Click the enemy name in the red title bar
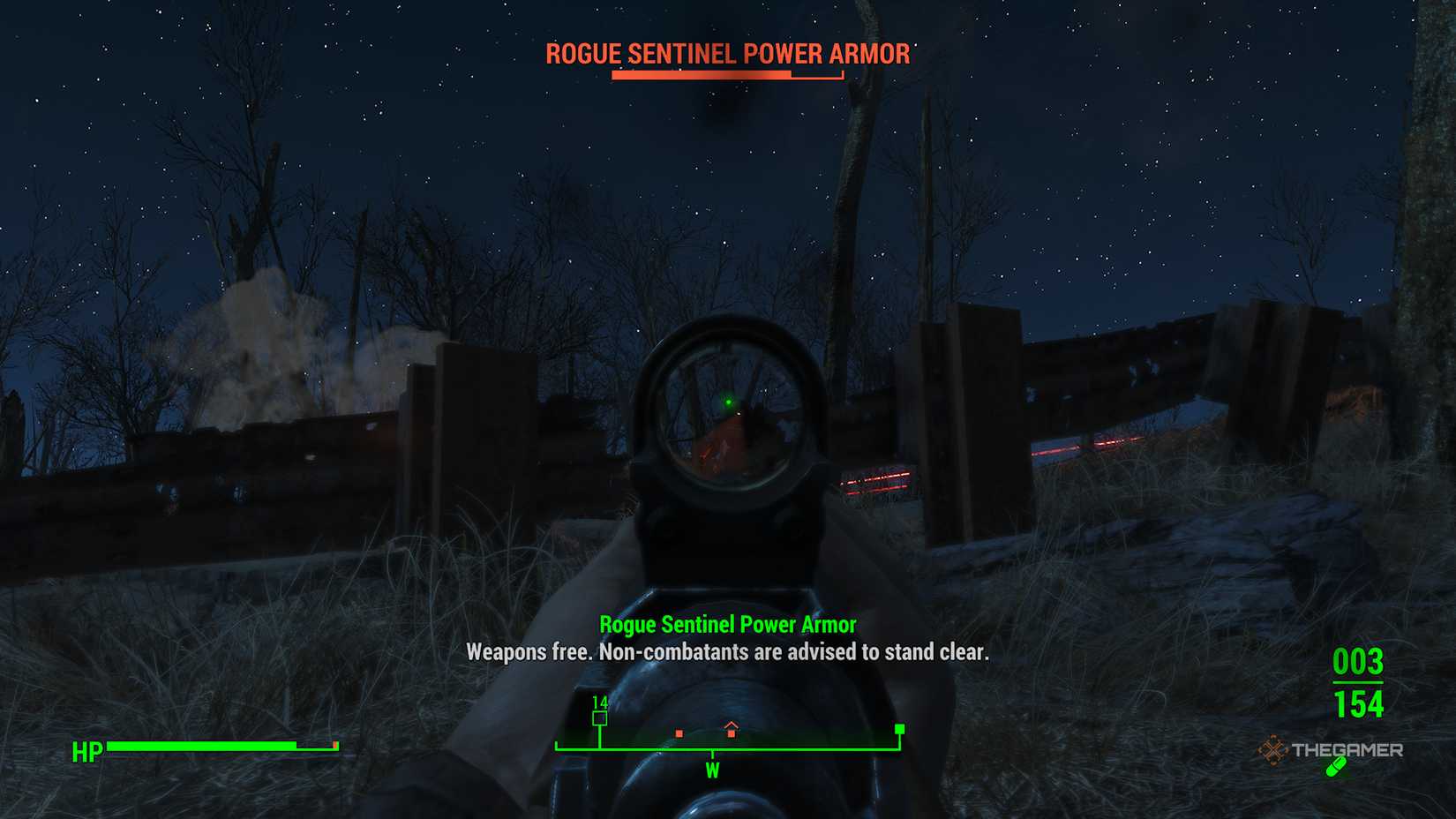Image resolution: width=1456 pixels, height=819 pixels. (726, 54)
